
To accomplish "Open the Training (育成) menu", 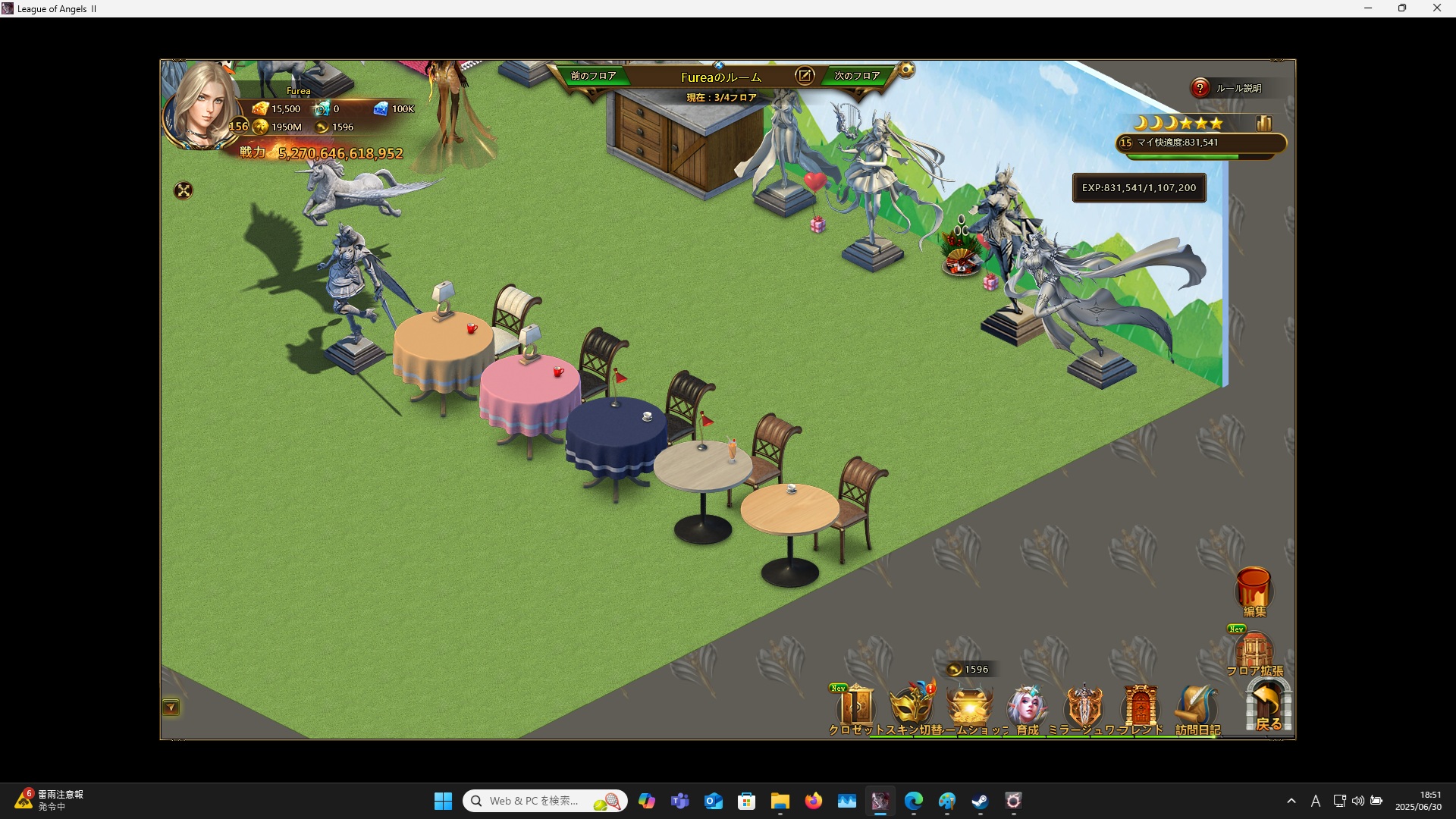I will pyautogui.click(x=1027, y=708).
